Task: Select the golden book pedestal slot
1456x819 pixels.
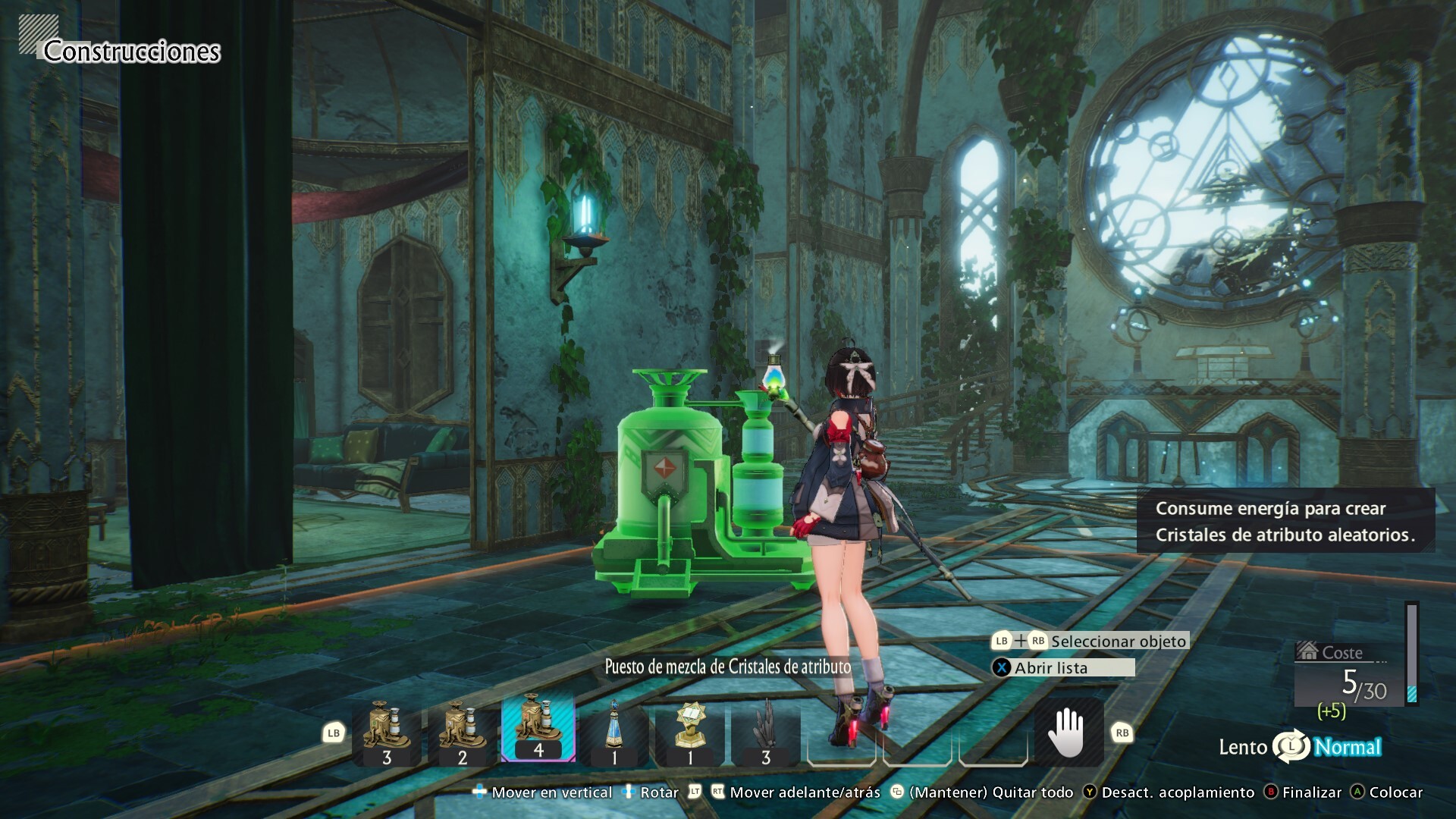Action: point(689,731)
